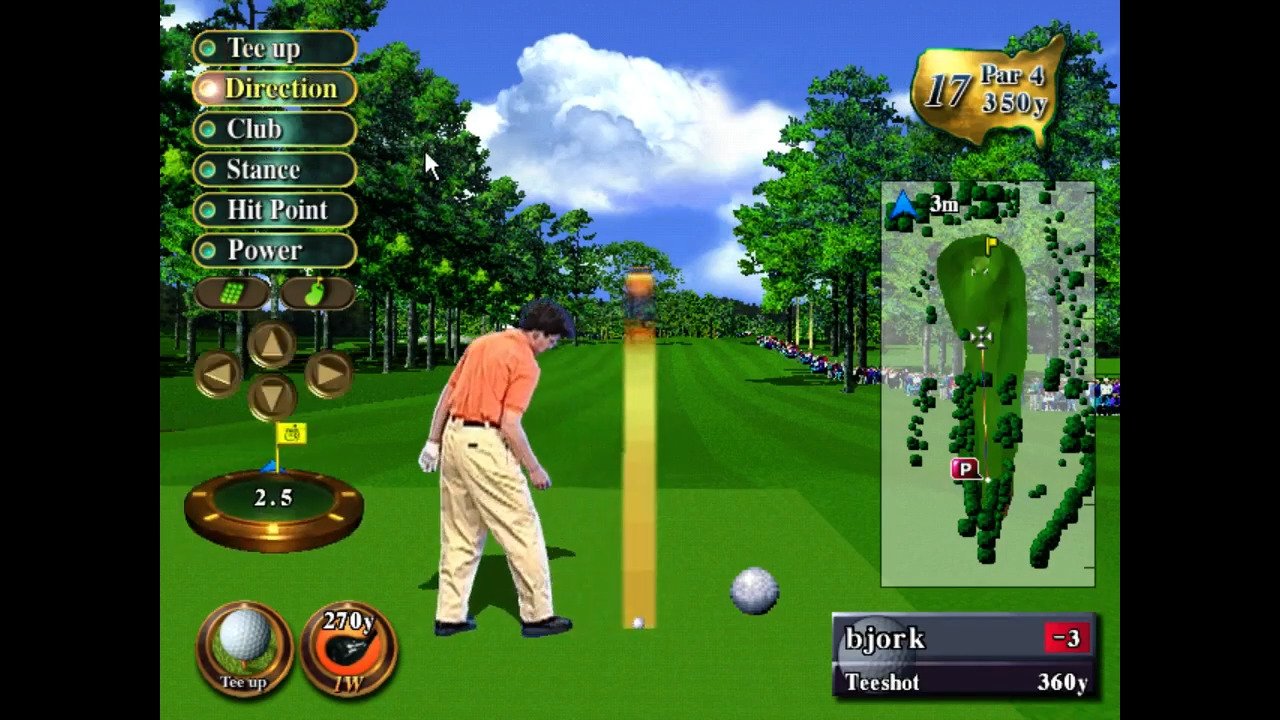Open the 1W club icon showing 270y
The width and height of the screenshot is (1280, 720).
coord(348,648)
